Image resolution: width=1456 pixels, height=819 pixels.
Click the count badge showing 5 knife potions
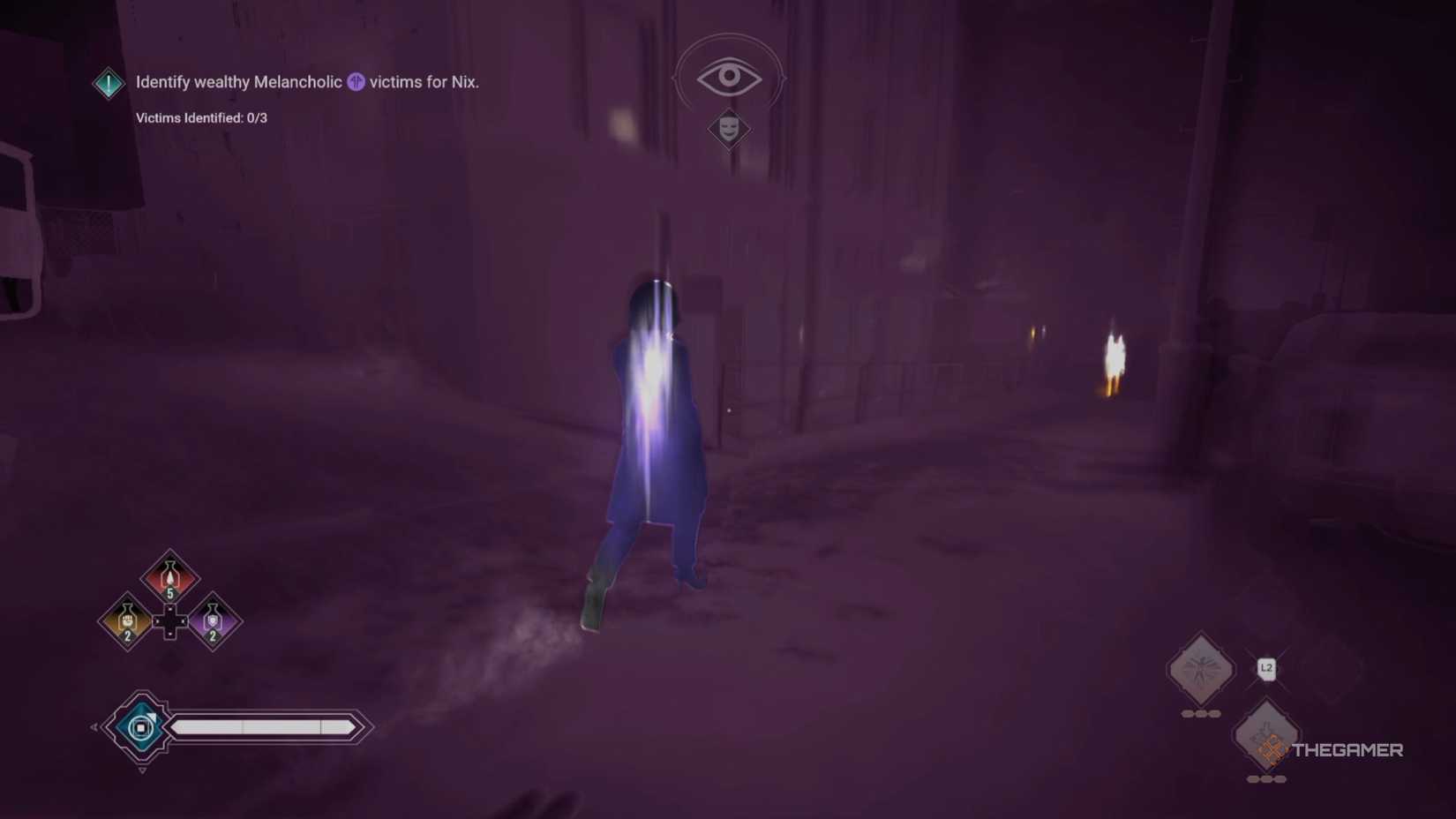pyautogui.click(x=169, y=593)
